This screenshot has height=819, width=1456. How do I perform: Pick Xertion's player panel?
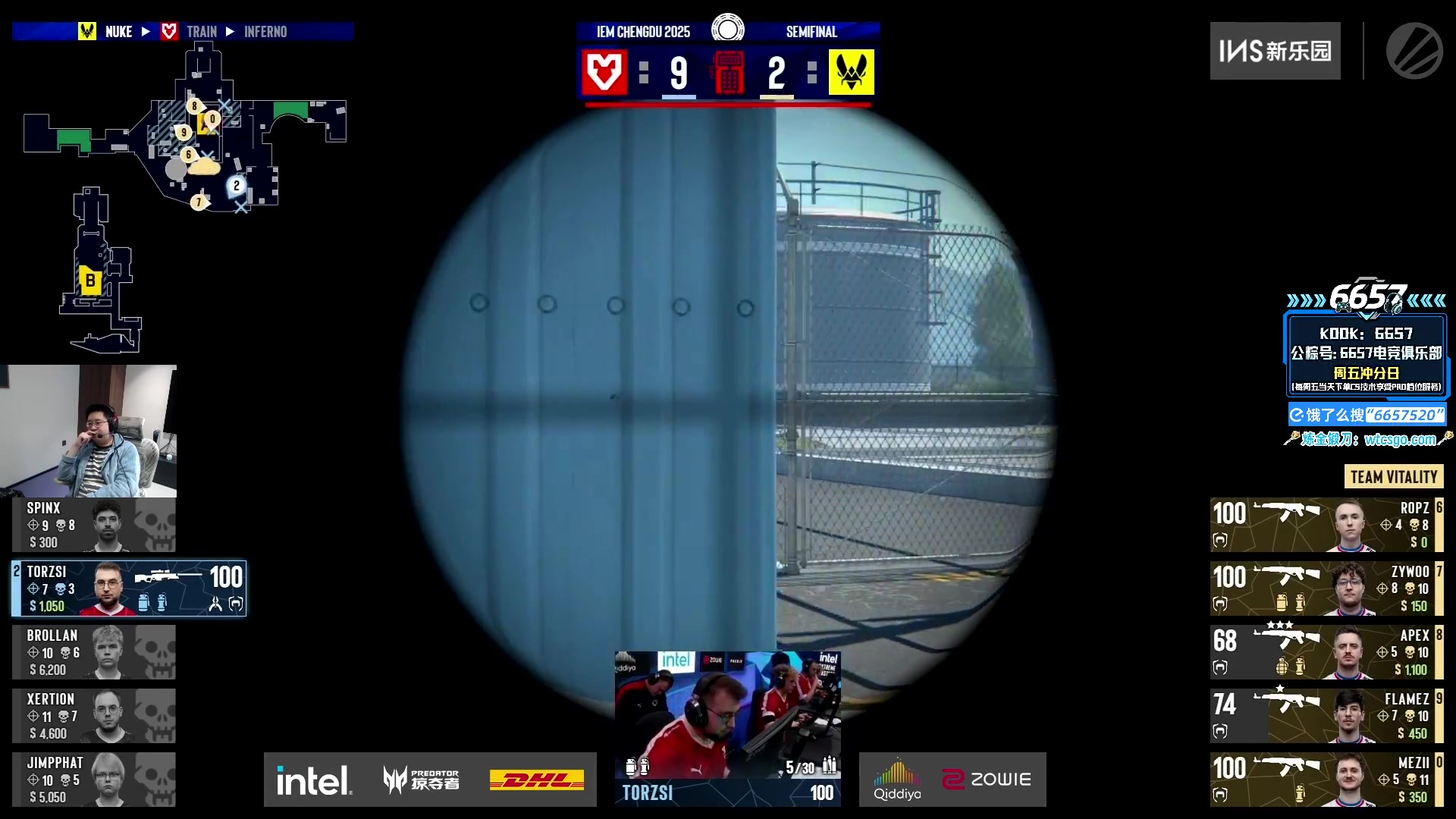click(x=93, y=716)
